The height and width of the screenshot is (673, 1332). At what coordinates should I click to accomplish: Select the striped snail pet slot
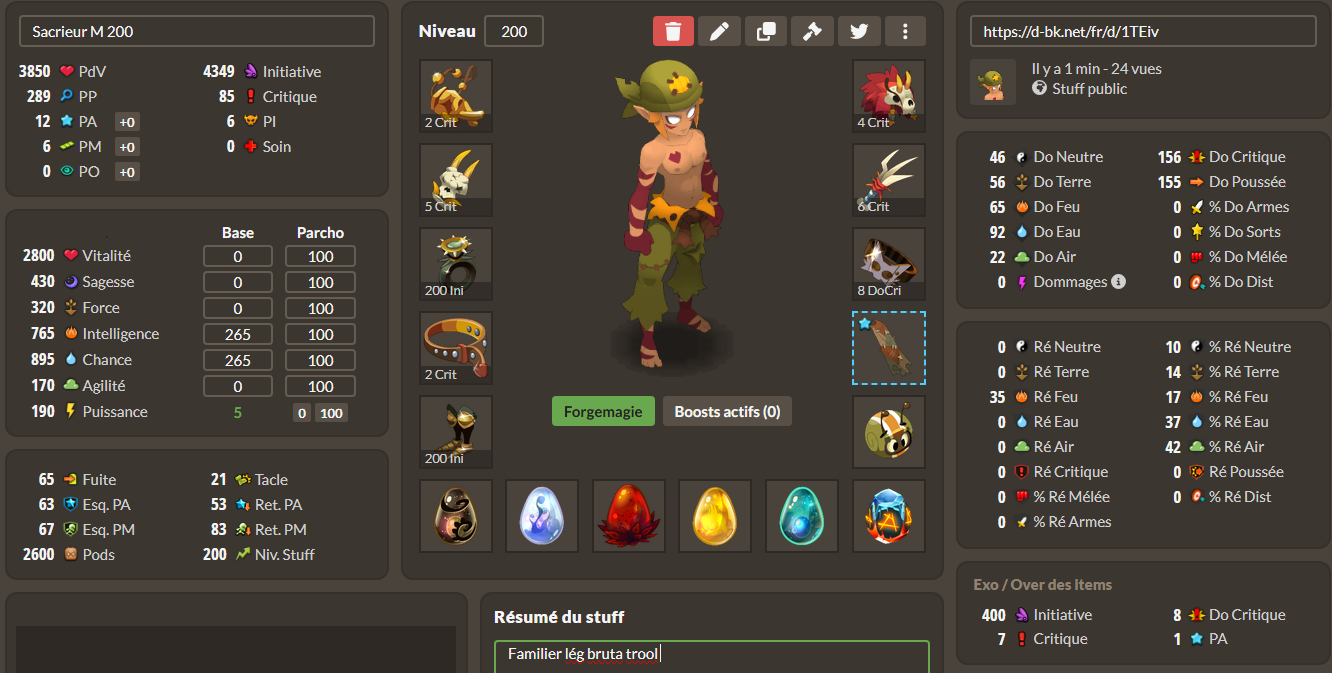[889, 432]
